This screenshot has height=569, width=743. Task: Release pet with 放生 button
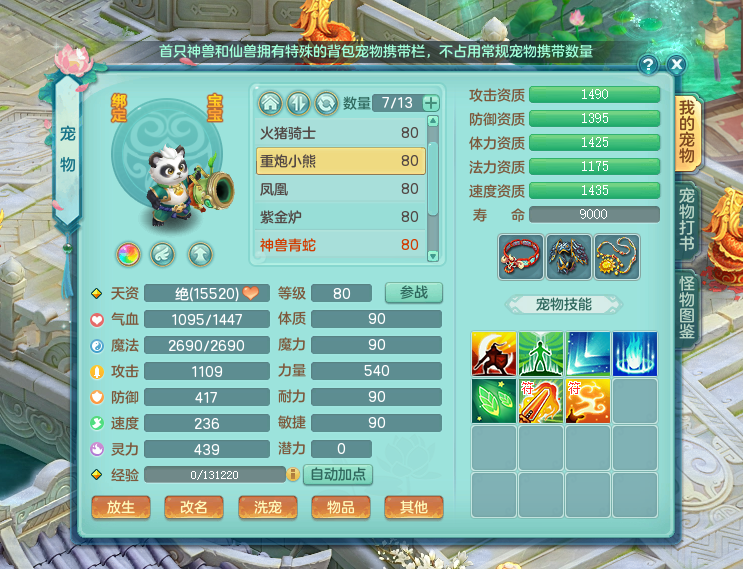tap(120, 507)
